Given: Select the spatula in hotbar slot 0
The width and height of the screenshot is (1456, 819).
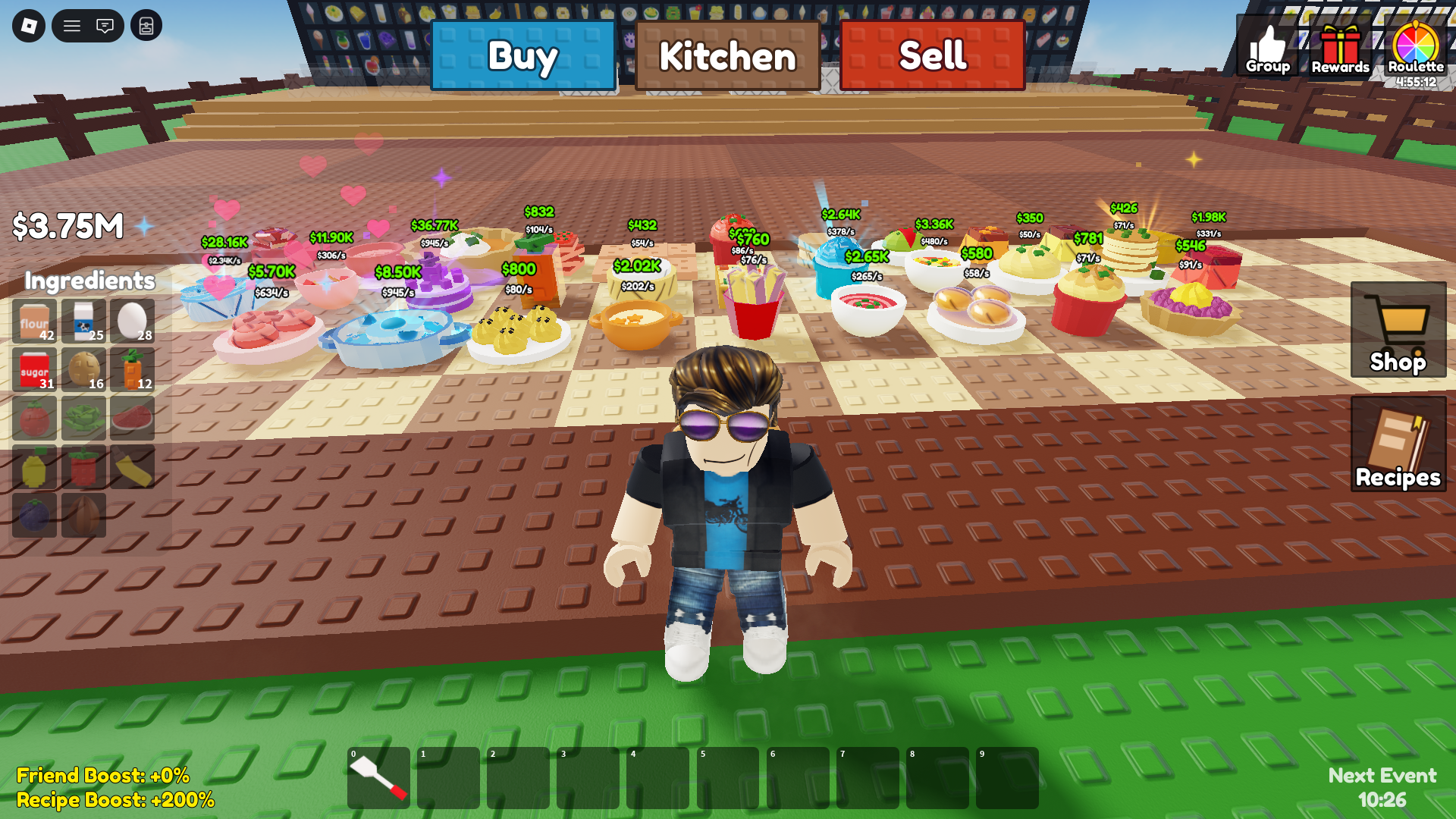Looking at the screenshot, I should coord(378,778).
